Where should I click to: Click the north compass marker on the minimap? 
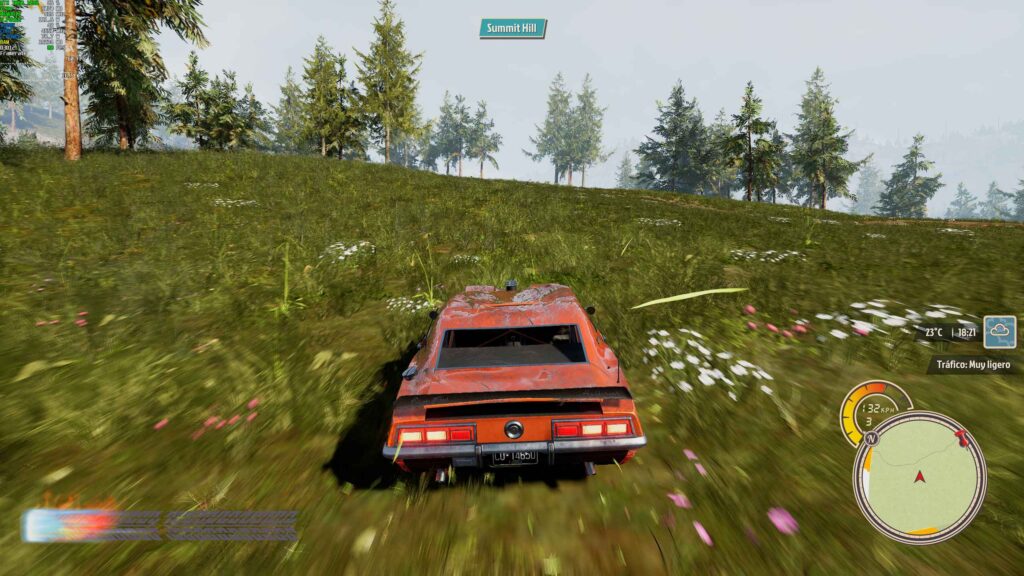[x=871, y=438]
